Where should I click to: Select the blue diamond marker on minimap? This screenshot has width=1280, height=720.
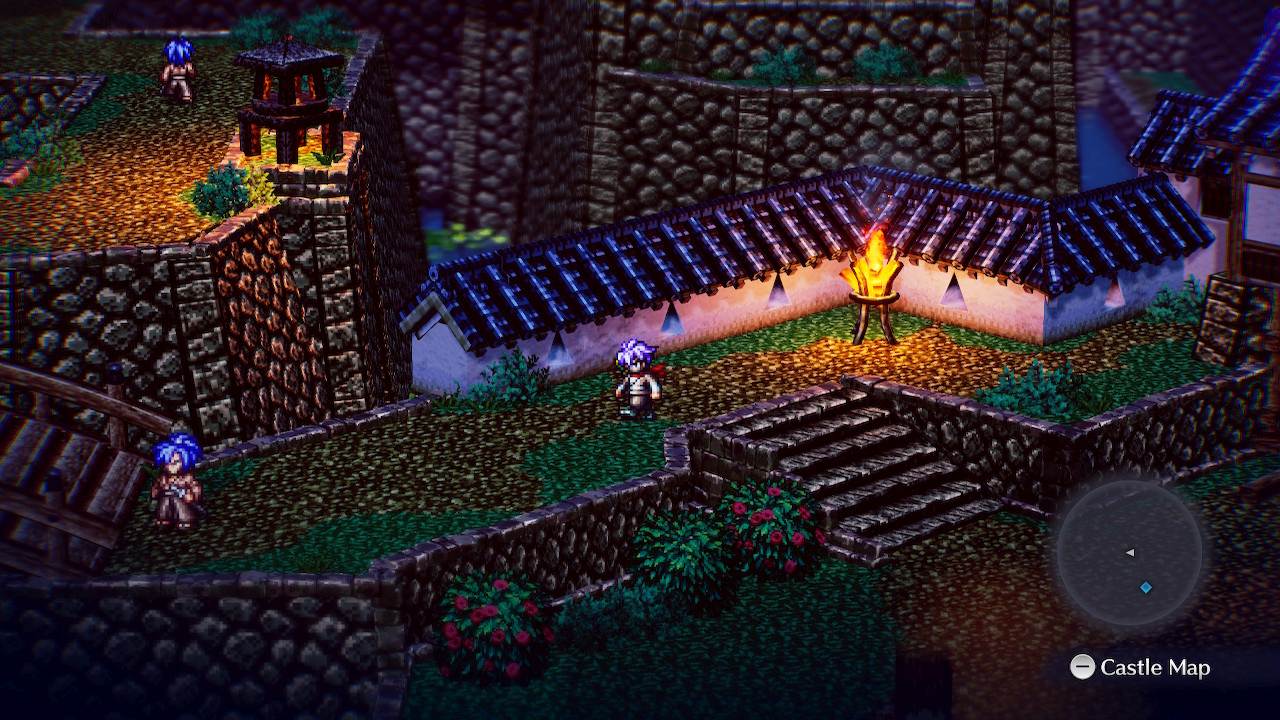[x=1146, y=587]
